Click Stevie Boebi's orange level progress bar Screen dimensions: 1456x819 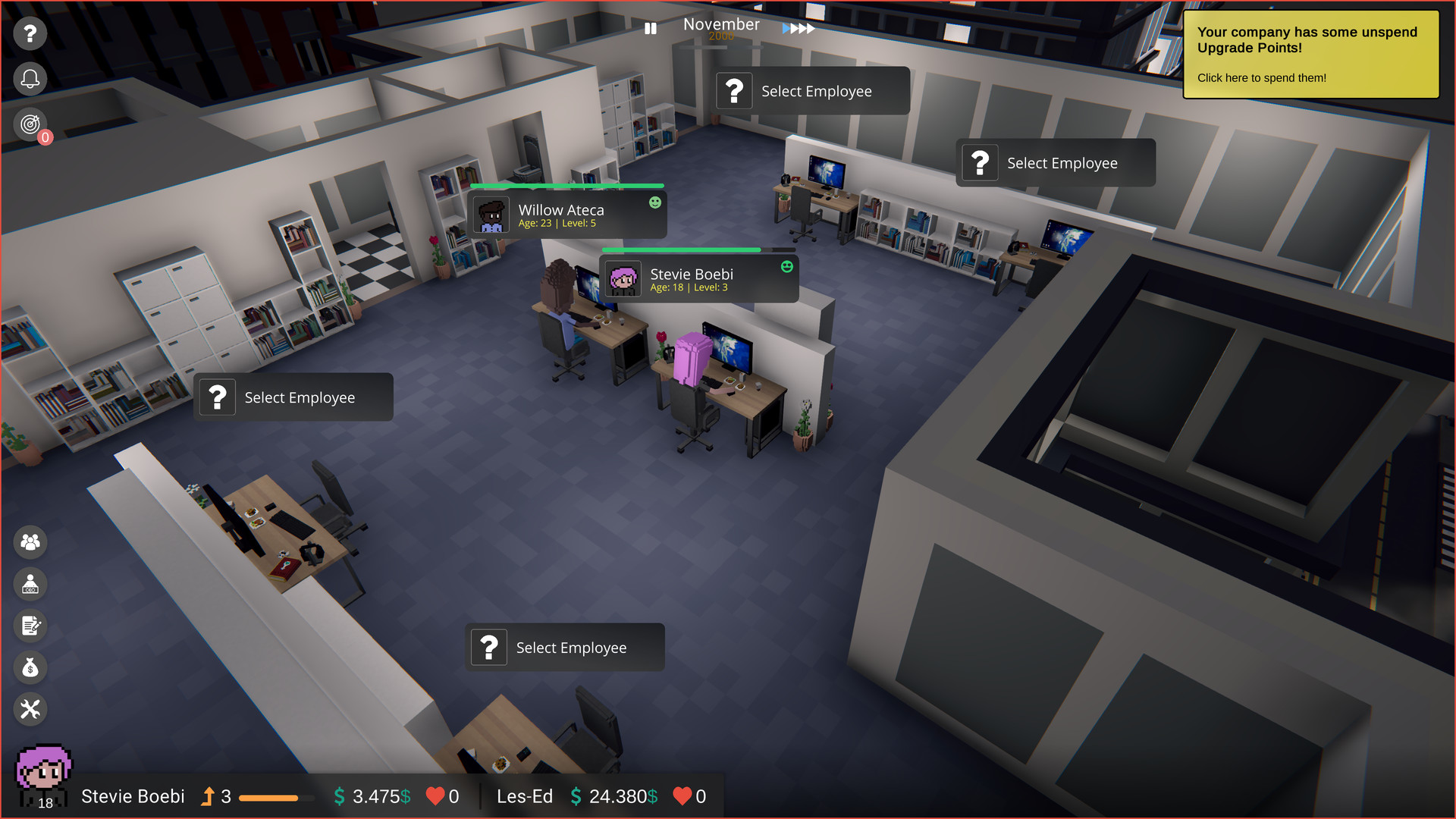click(275, 797)
